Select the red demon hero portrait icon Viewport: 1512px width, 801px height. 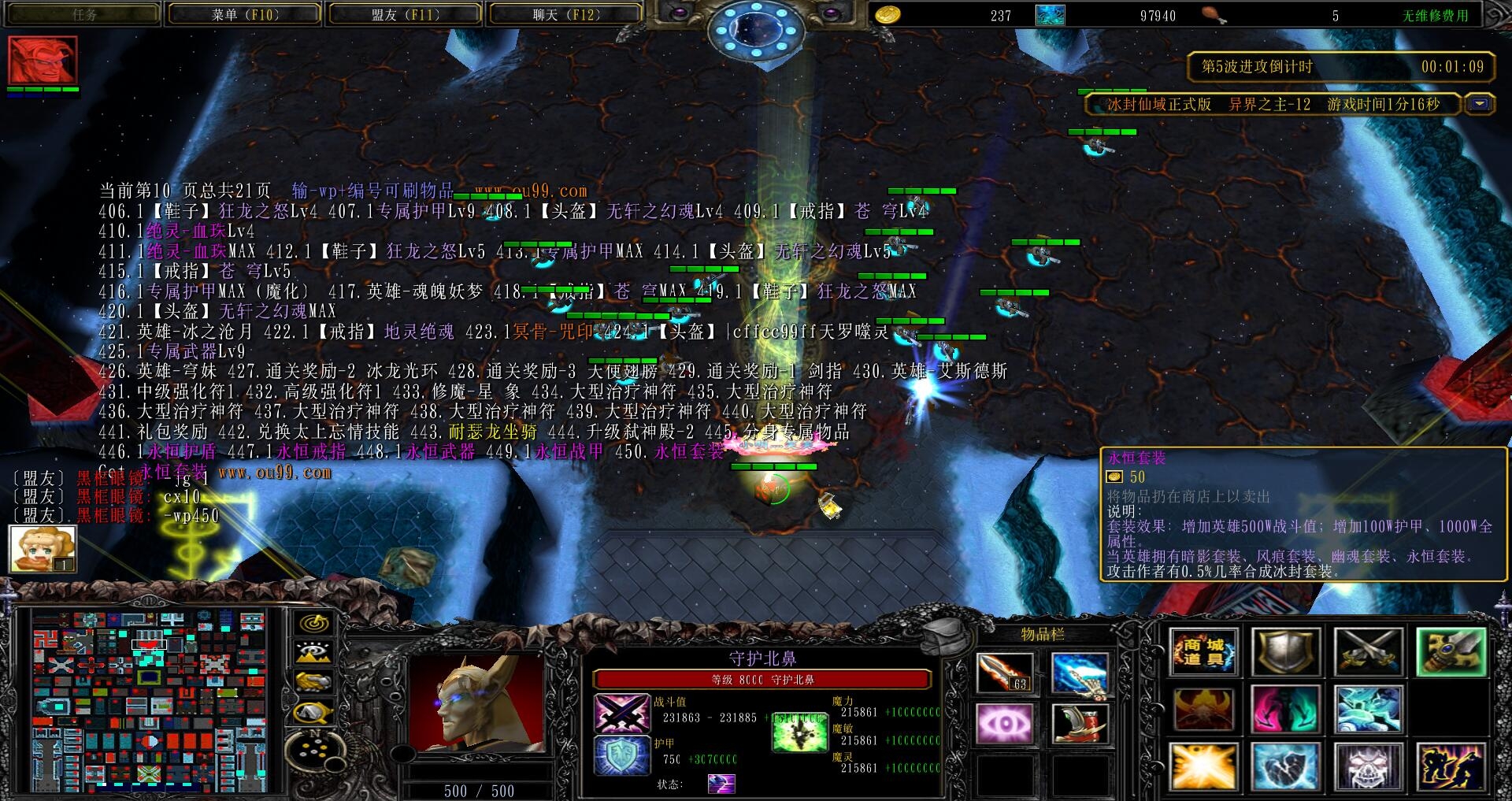[43, 60]
